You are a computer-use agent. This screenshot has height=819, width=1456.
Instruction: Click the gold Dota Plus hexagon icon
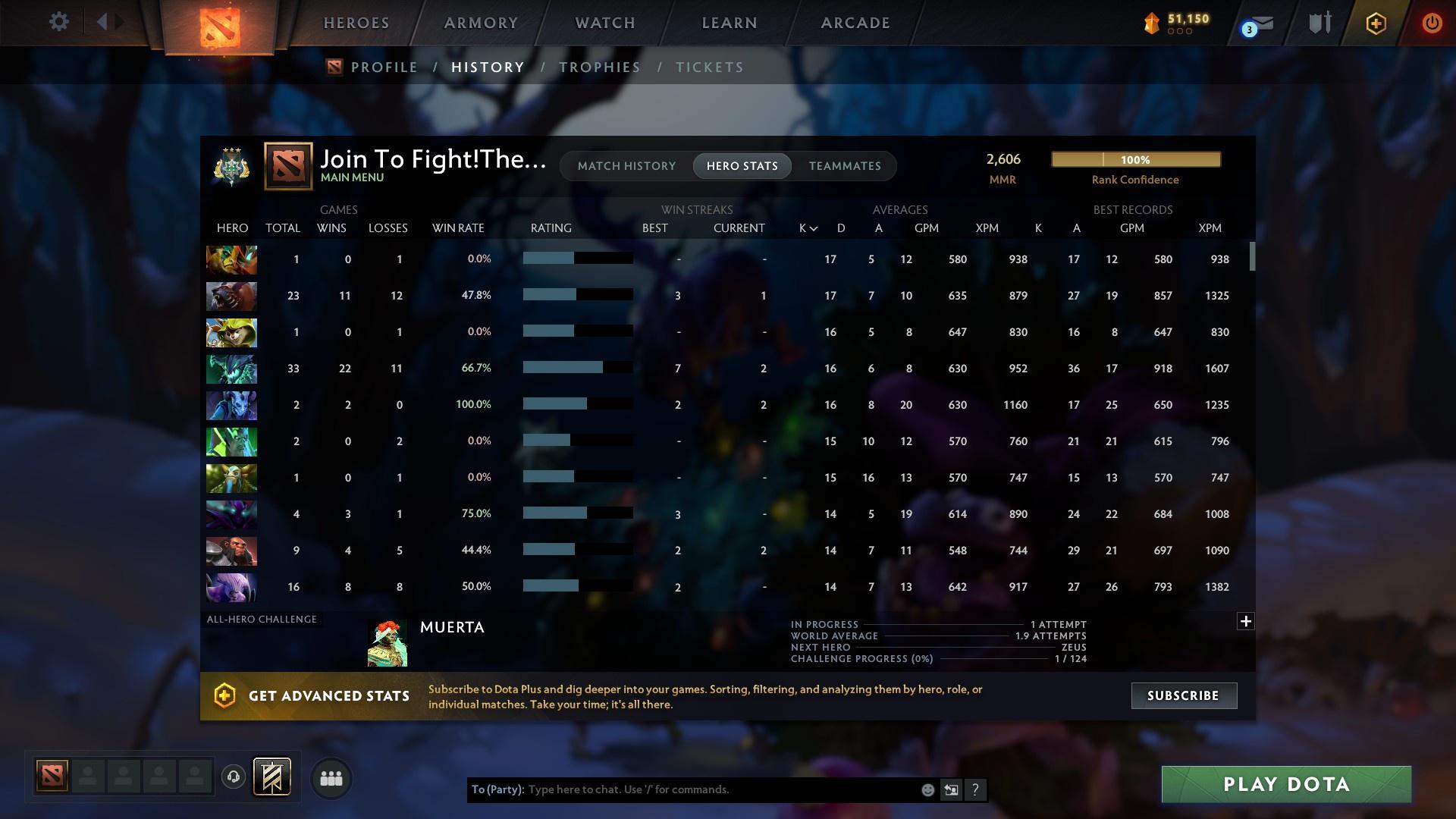click(1376, 23)
